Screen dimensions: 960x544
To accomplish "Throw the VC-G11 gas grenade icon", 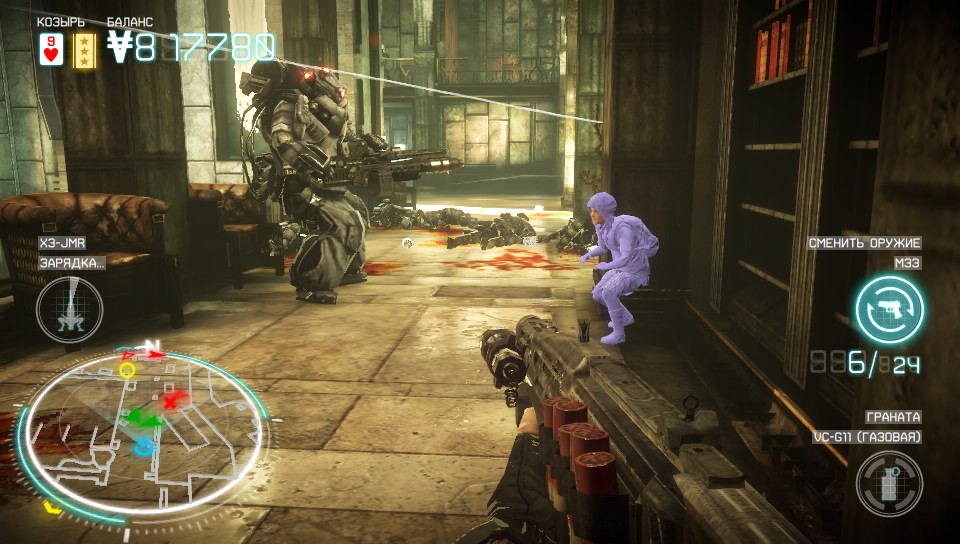I will (889, 484).
